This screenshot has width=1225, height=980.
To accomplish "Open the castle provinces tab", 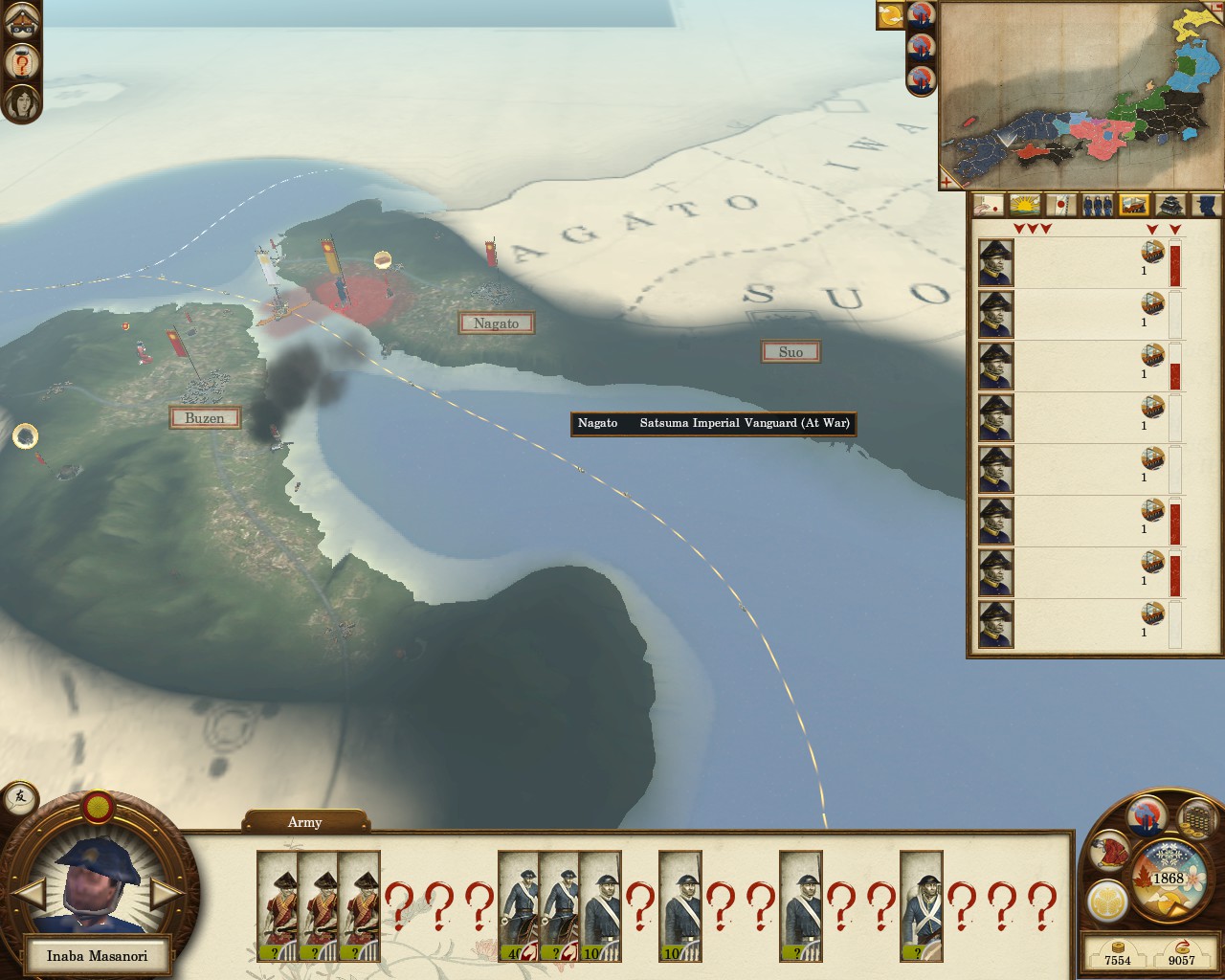I will 1171,204.
